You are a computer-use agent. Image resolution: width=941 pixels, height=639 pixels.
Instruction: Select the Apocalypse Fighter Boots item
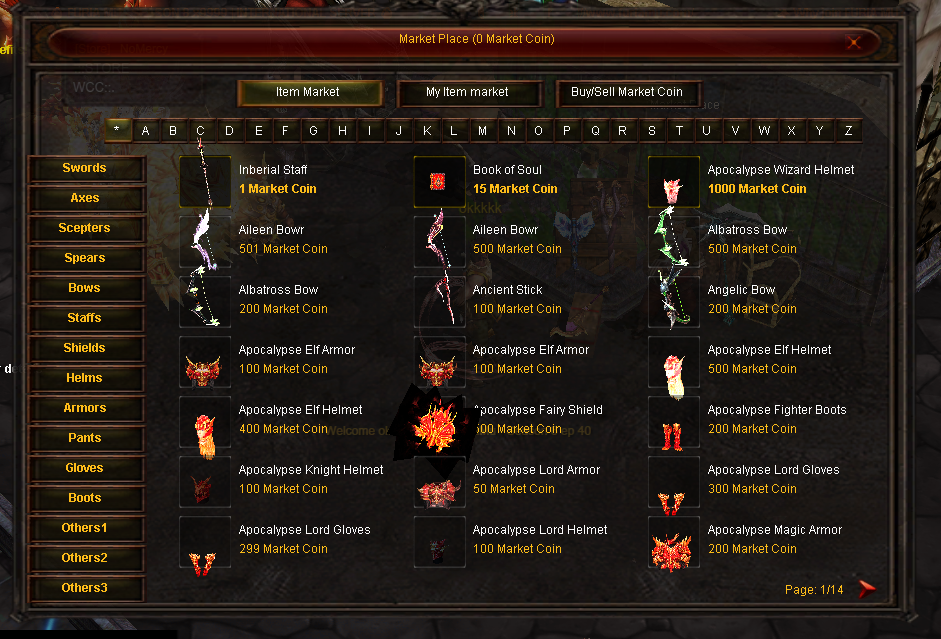(x=776, y=410)
